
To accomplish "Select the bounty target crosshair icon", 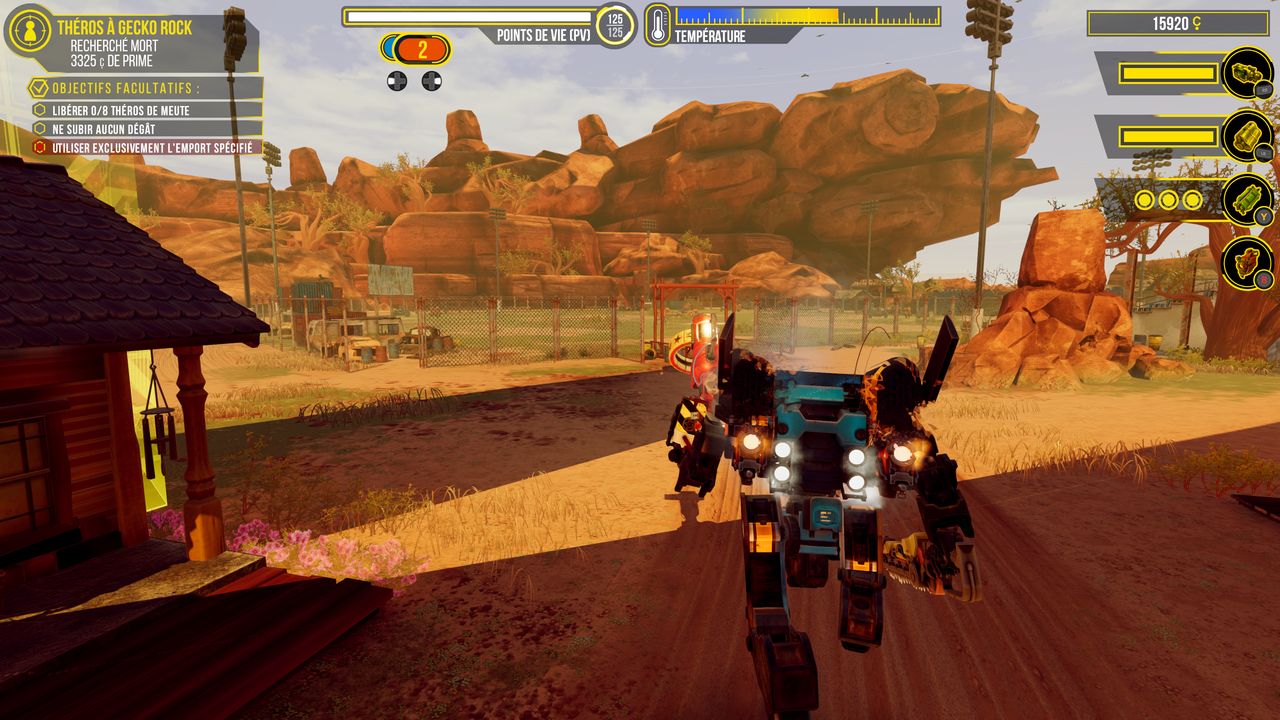I will (x=30, y=30).
